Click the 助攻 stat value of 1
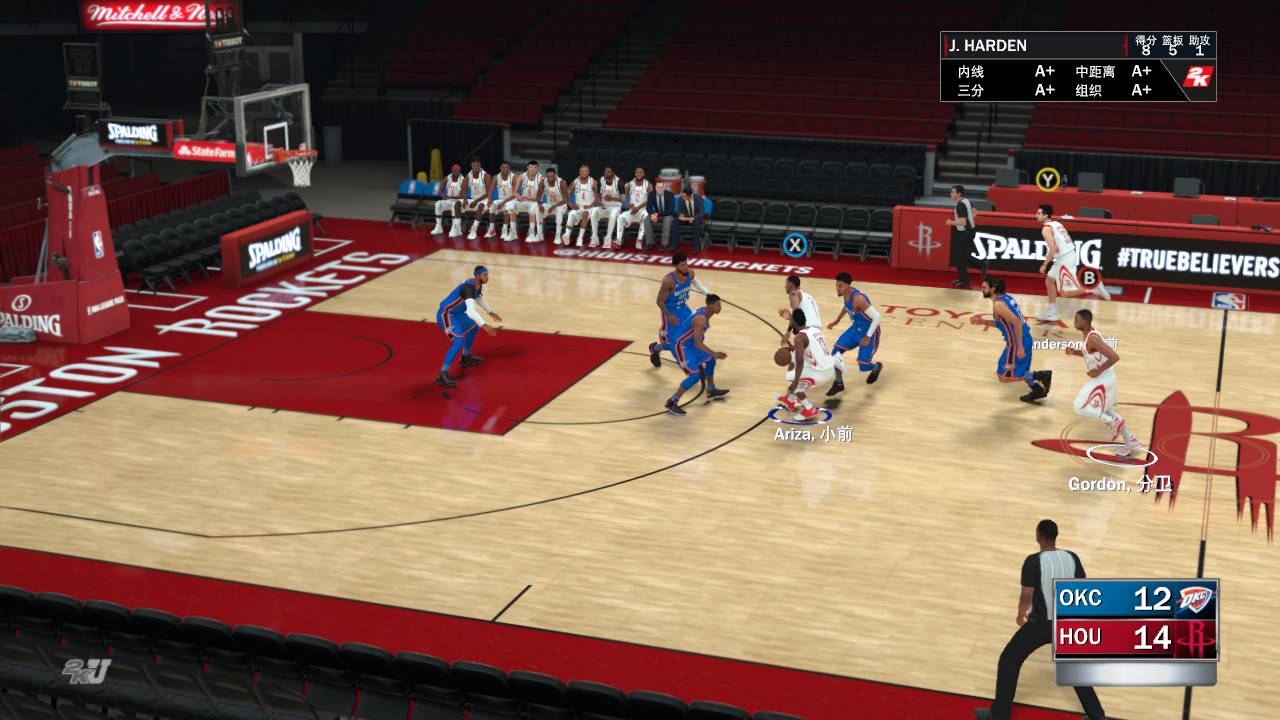 (x=1200, y=51)
